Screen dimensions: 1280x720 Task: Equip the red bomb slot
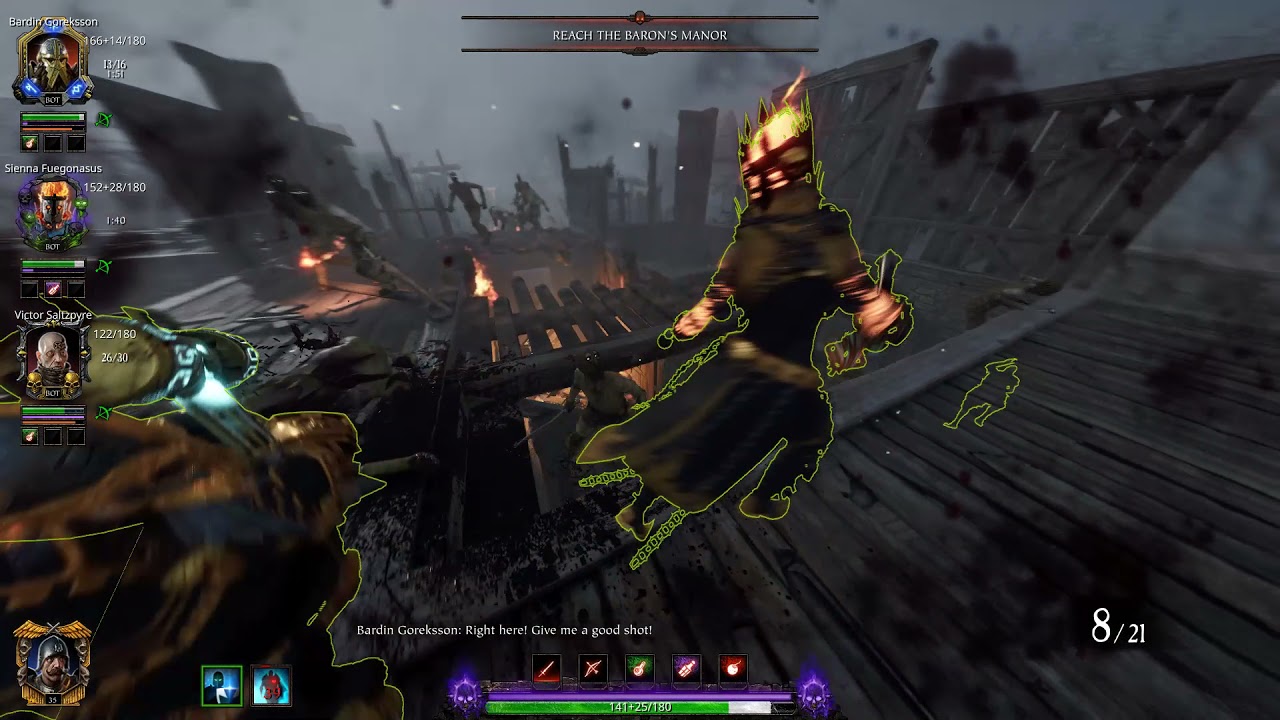733,668
